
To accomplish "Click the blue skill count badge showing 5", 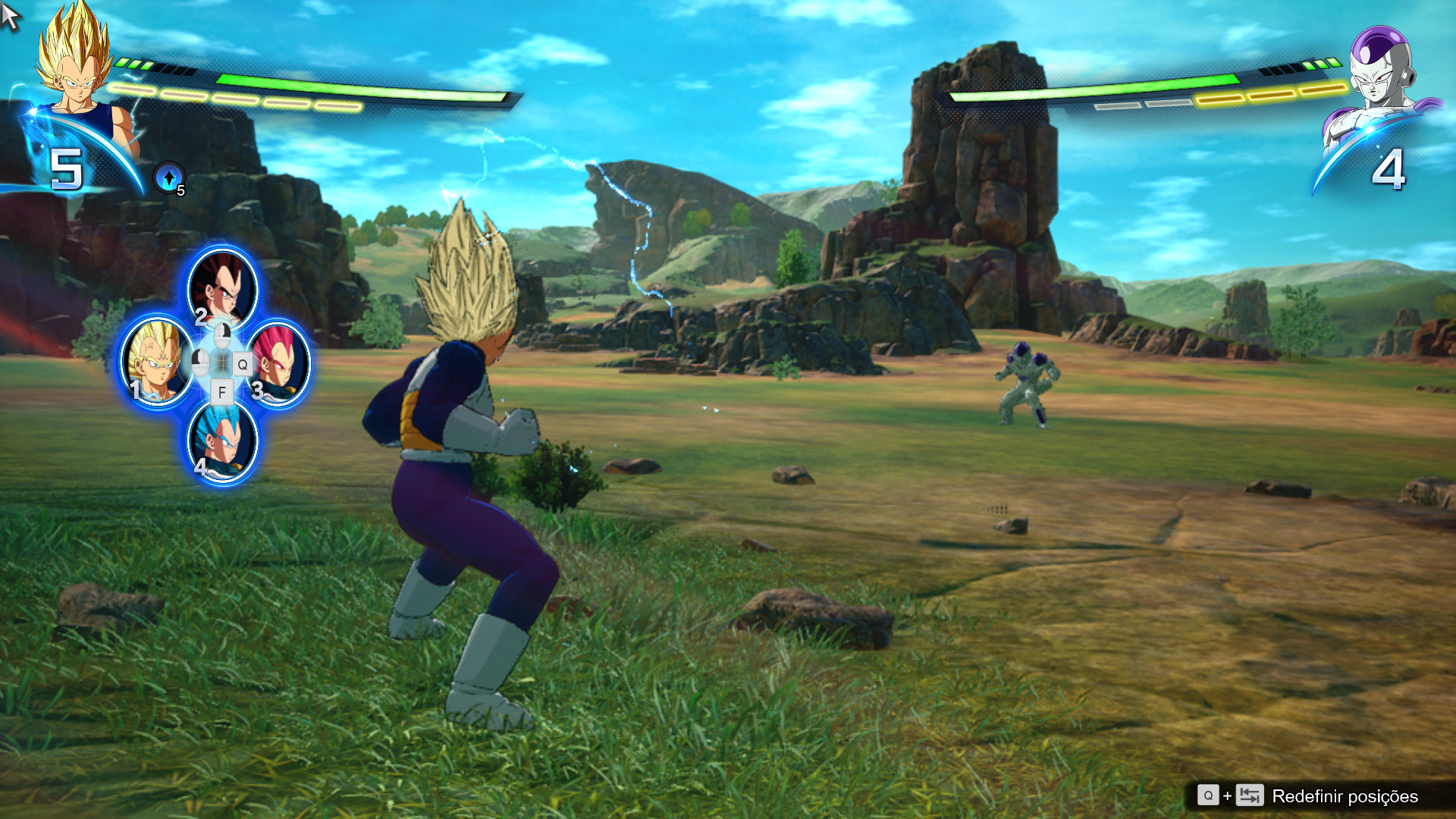I will 68,168.
